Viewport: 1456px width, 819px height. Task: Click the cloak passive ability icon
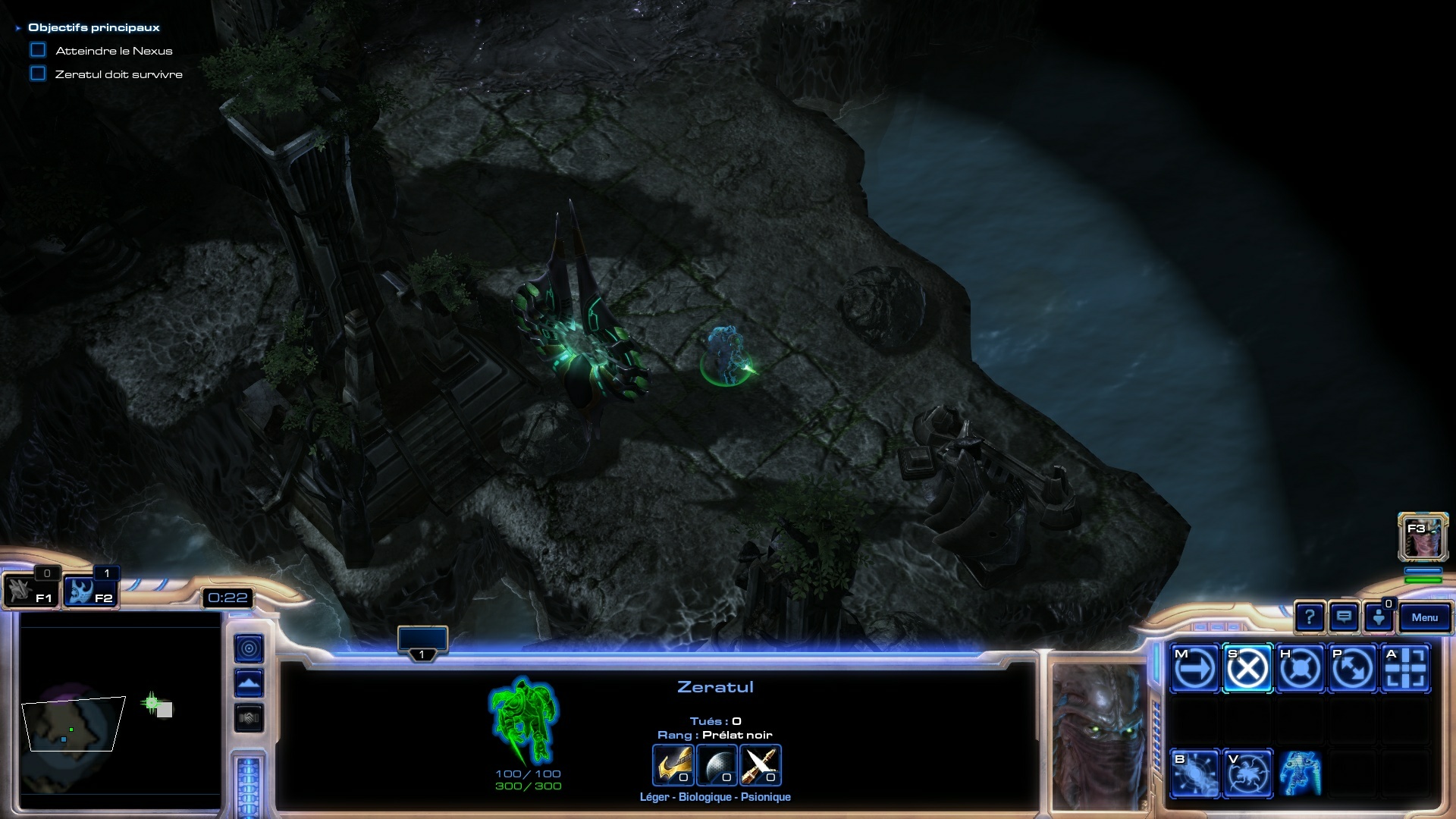click(1300, 773)
